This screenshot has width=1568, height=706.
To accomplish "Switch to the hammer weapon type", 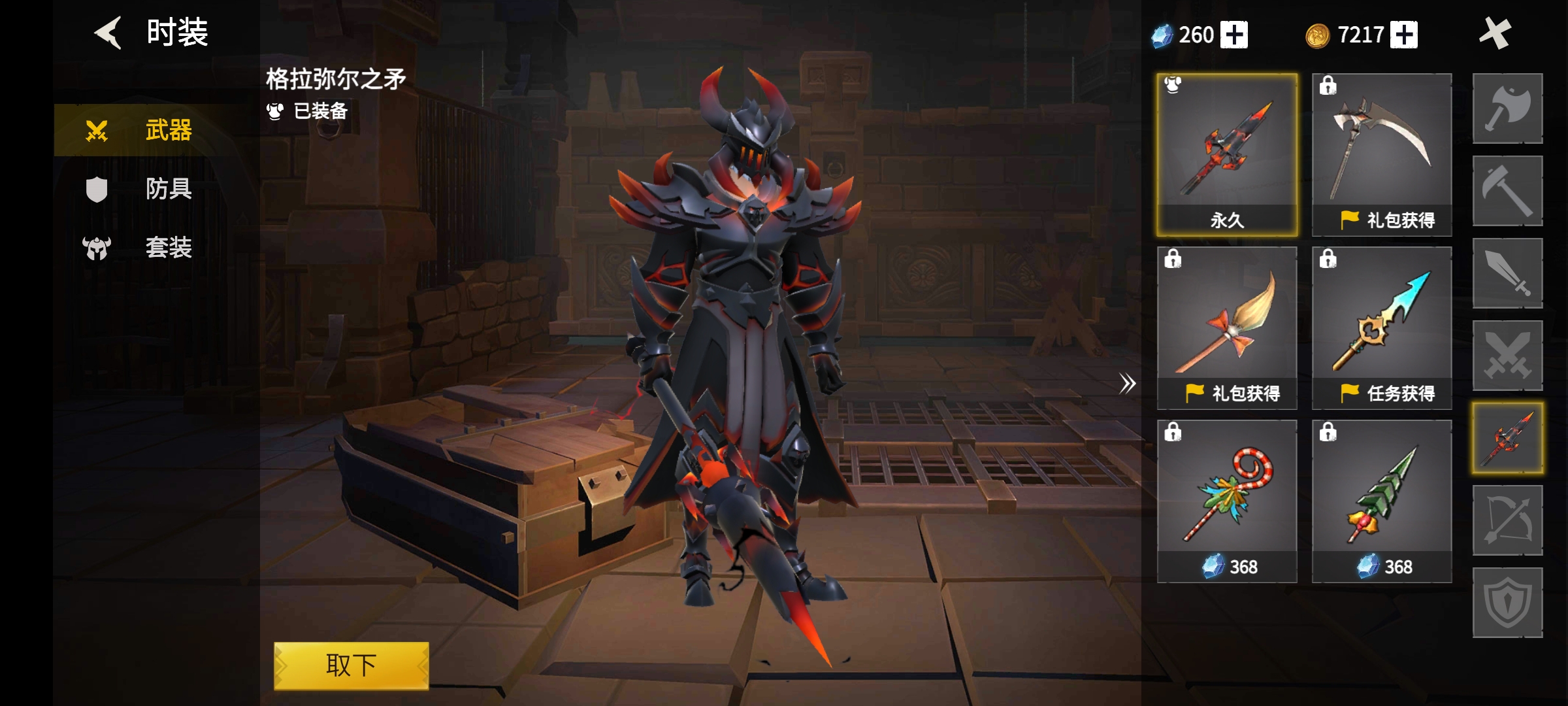I will click(x=1507, y=191).
